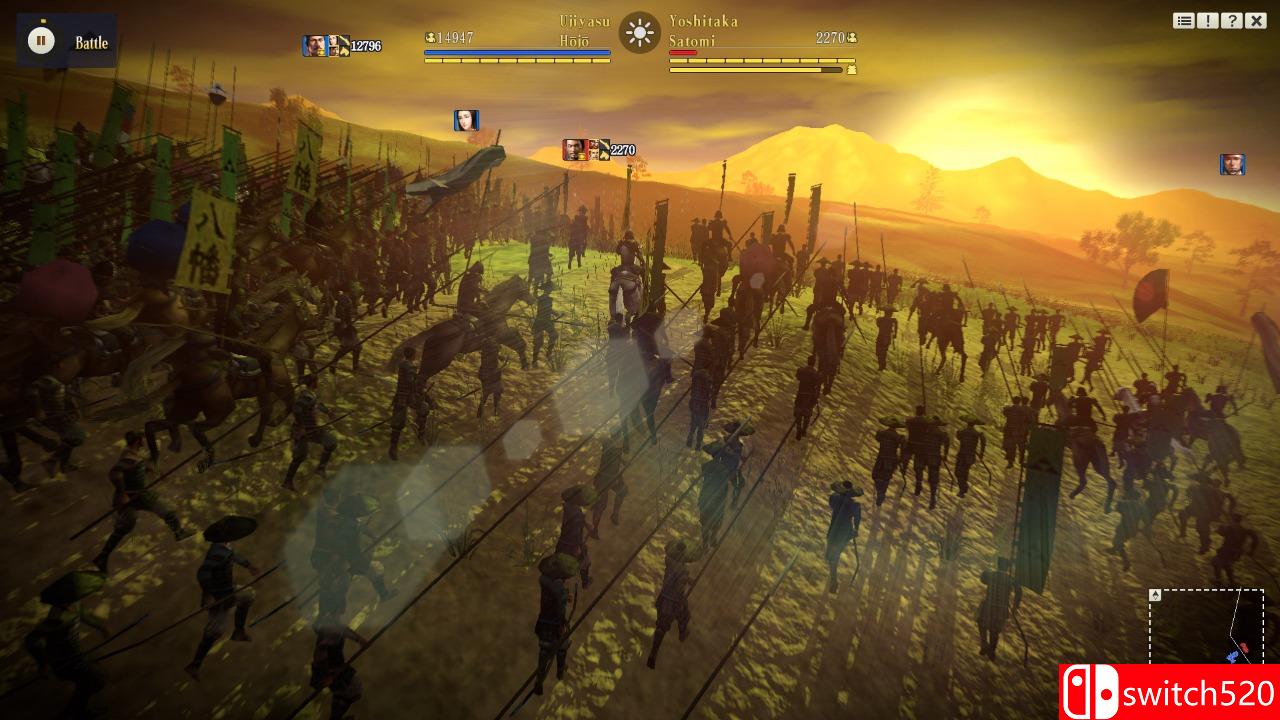Select the officer portrait at right edge
1280x720 pixels.
pos(1232,165)
